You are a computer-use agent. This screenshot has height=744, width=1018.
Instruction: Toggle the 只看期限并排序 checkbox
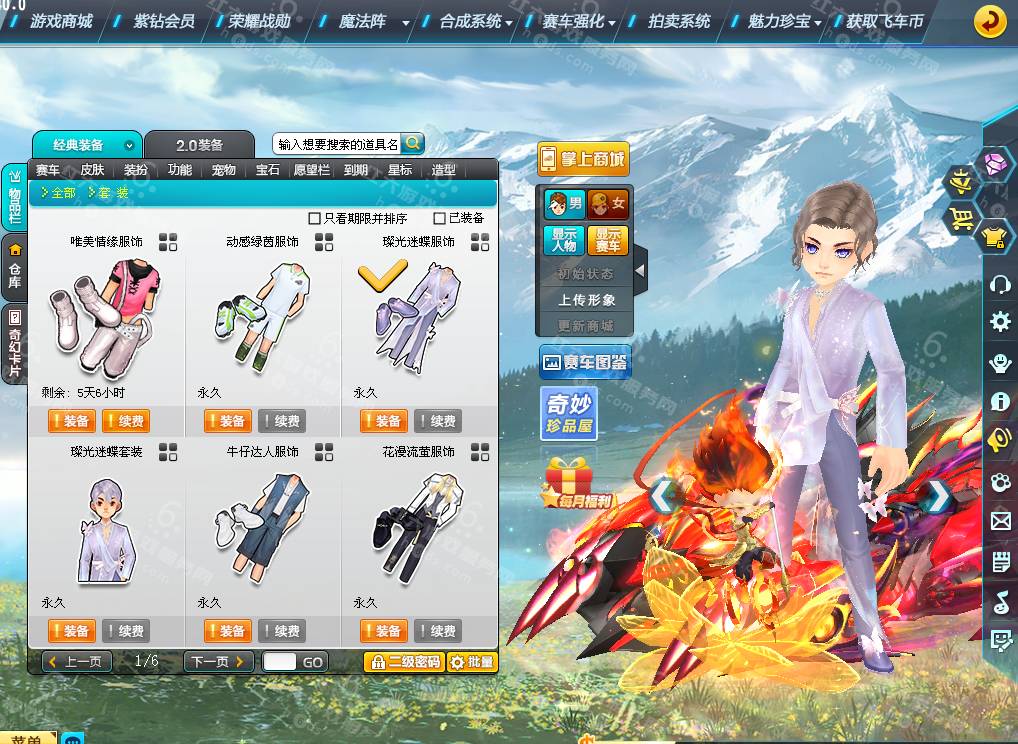coord(314,218)
